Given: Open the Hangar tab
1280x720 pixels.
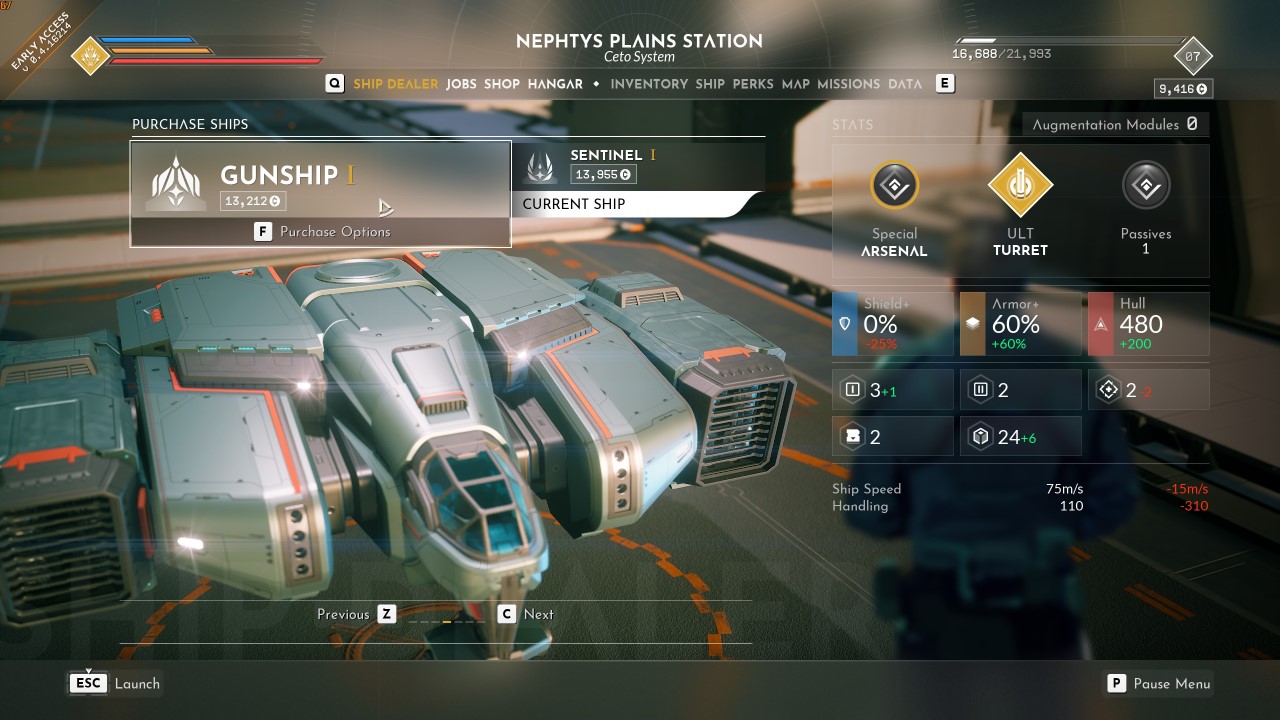Looking at the screenshot, I should coord(555,84).
